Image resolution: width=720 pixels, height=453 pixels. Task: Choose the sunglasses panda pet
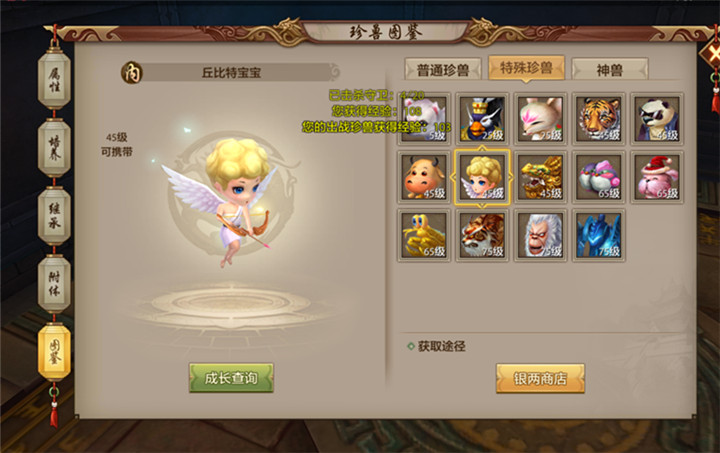point(656,119)
